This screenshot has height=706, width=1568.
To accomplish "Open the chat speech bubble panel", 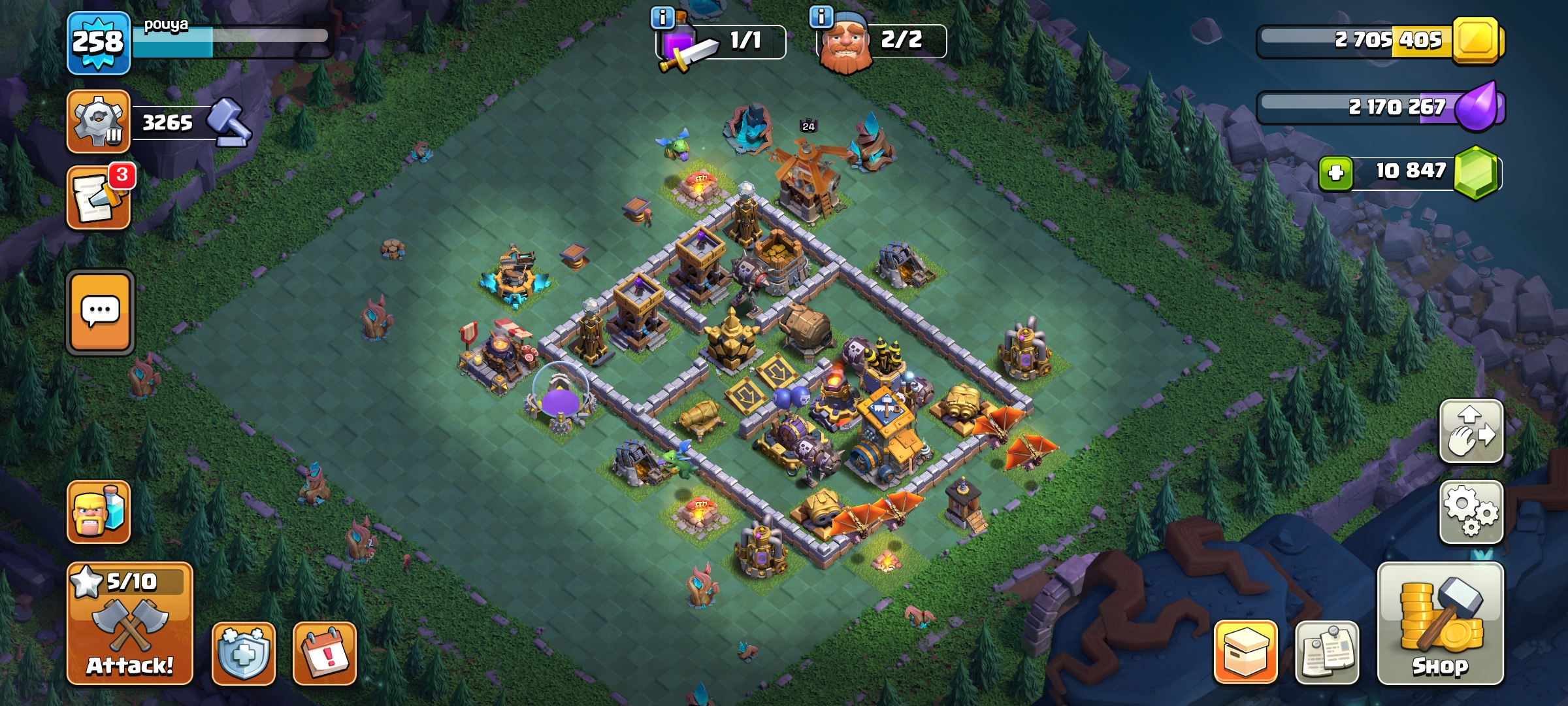I will pos(101,312).
